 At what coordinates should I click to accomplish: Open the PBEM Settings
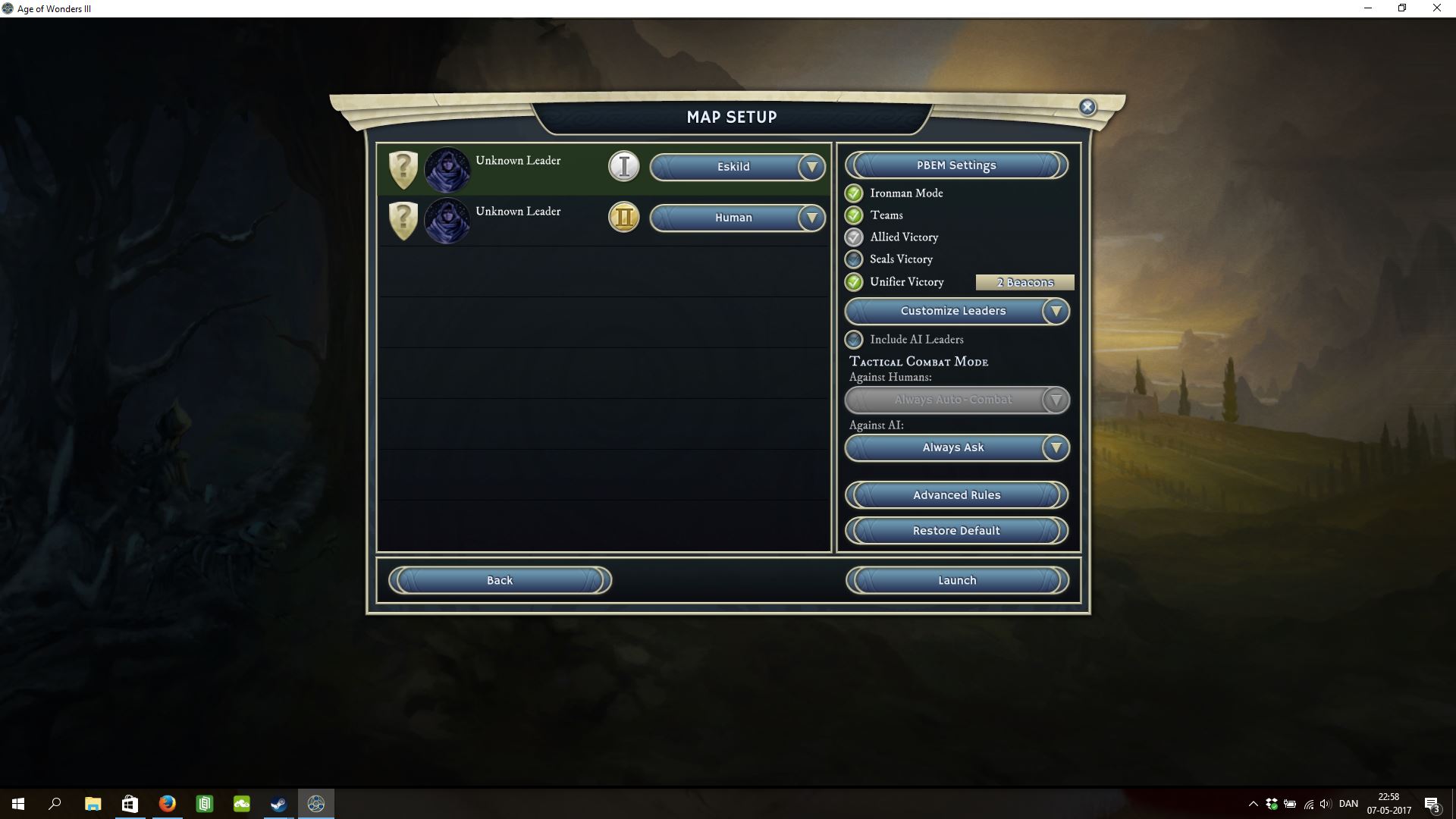[x=956, y=165]
